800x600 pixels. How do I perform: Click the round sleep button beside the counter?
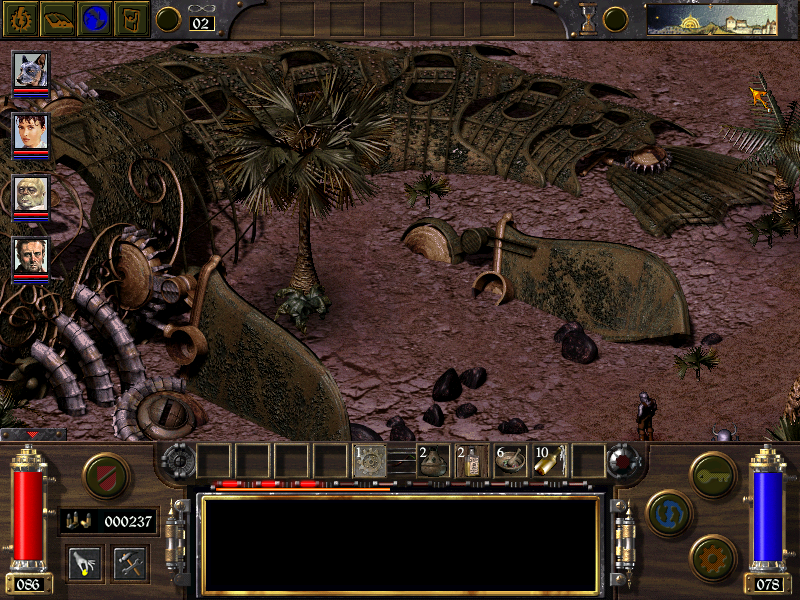point(169,19)
